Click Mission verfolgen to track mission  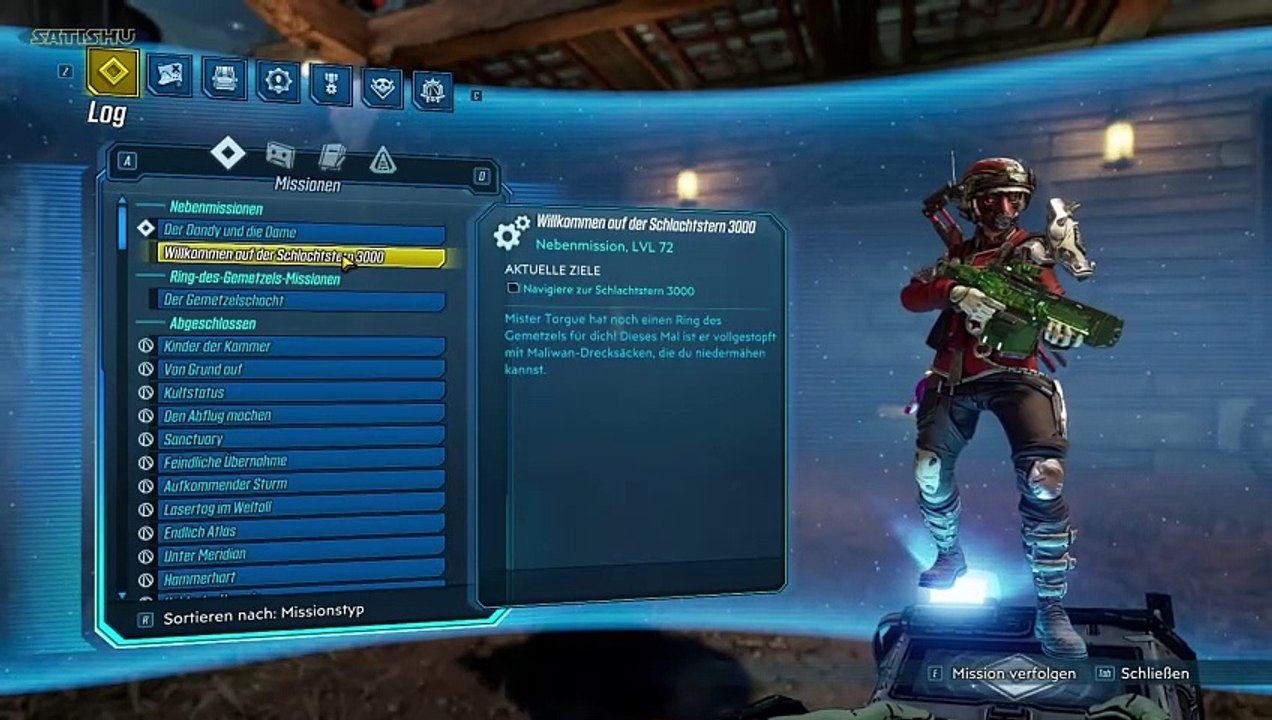(1013, 673)
